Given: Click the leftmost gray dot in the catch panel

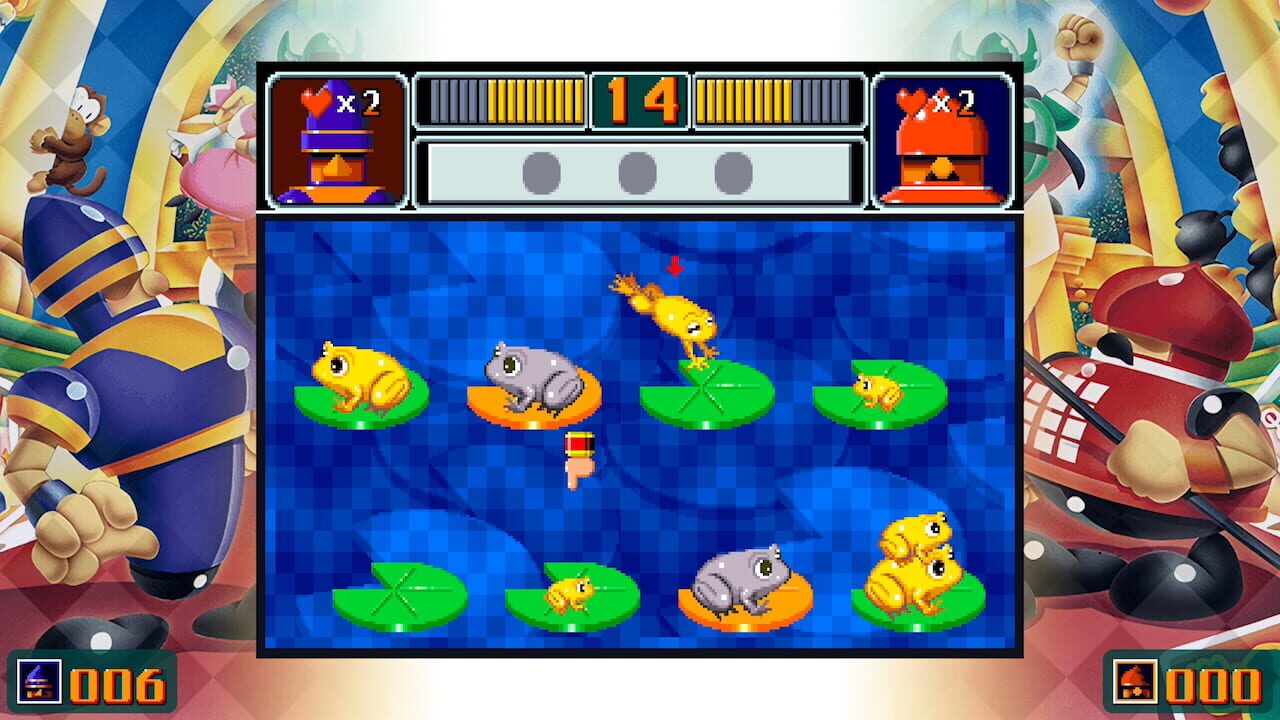Looking at the screenshot, I should (x=543, y=170).
